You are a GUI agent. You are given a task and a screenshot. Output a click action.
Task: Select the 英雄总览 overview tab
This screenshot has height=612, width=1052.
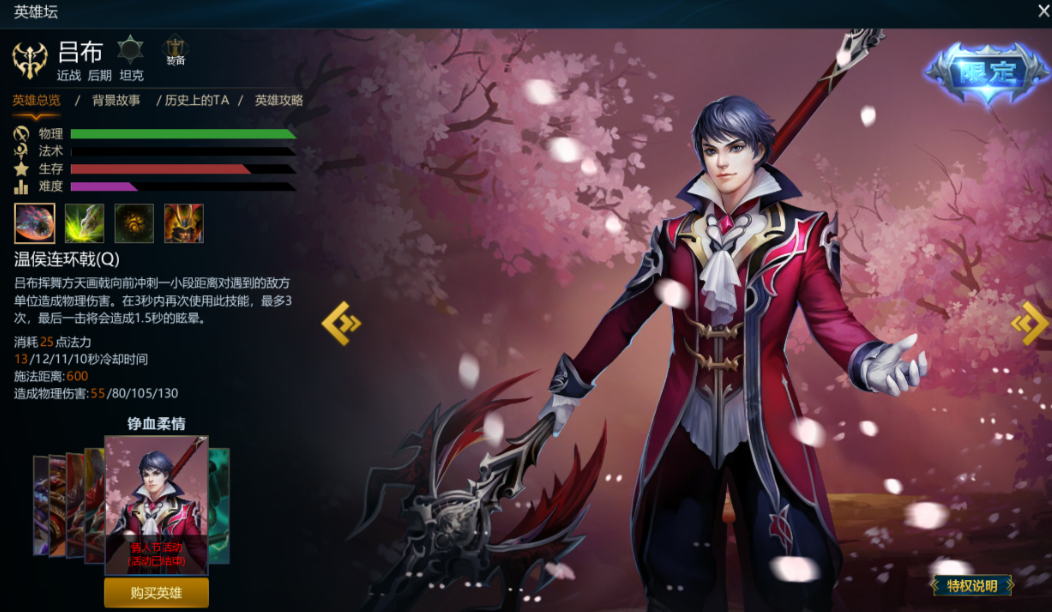click(x=36, y=100)
